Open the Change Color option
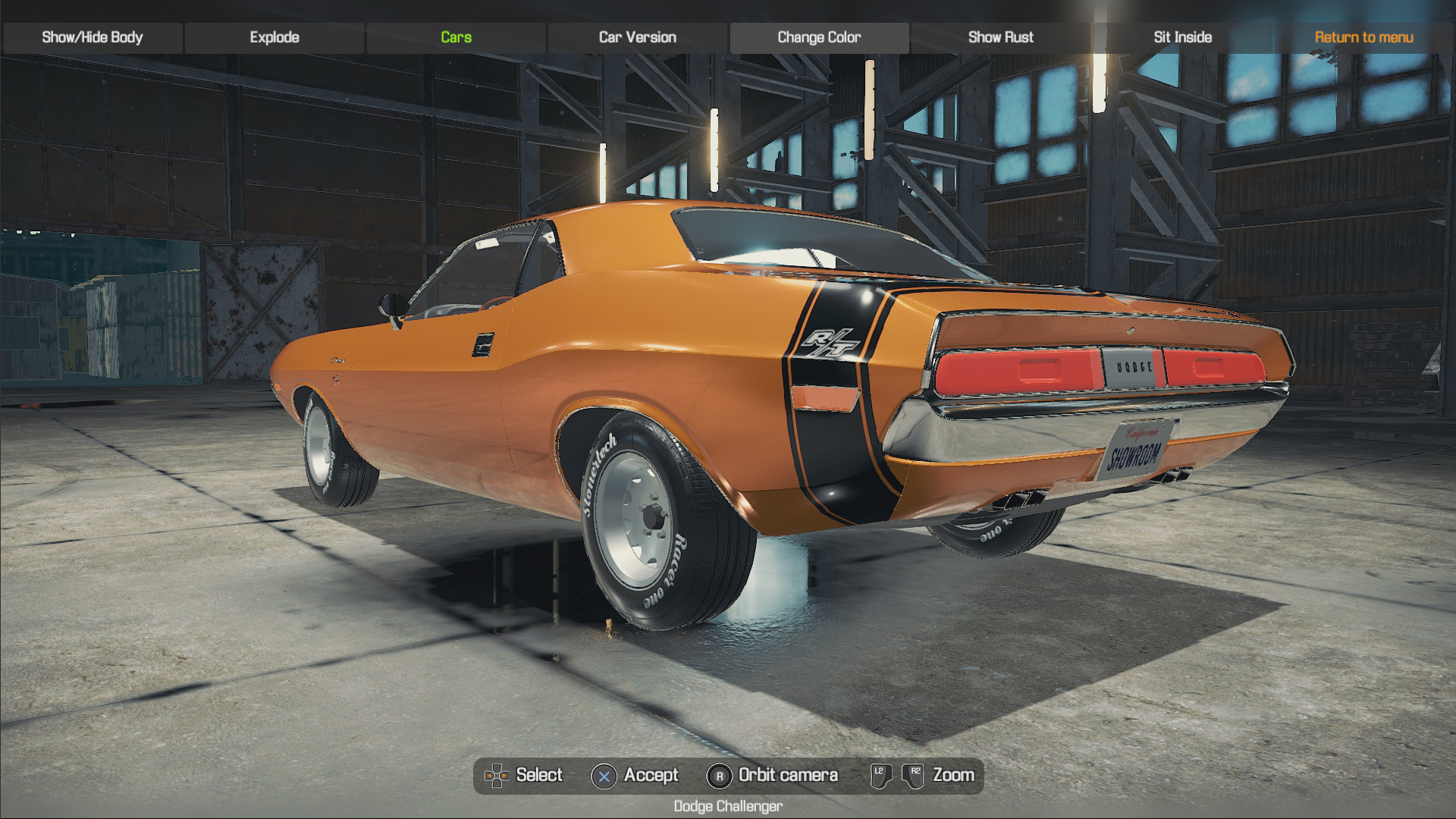 [819, 37]
